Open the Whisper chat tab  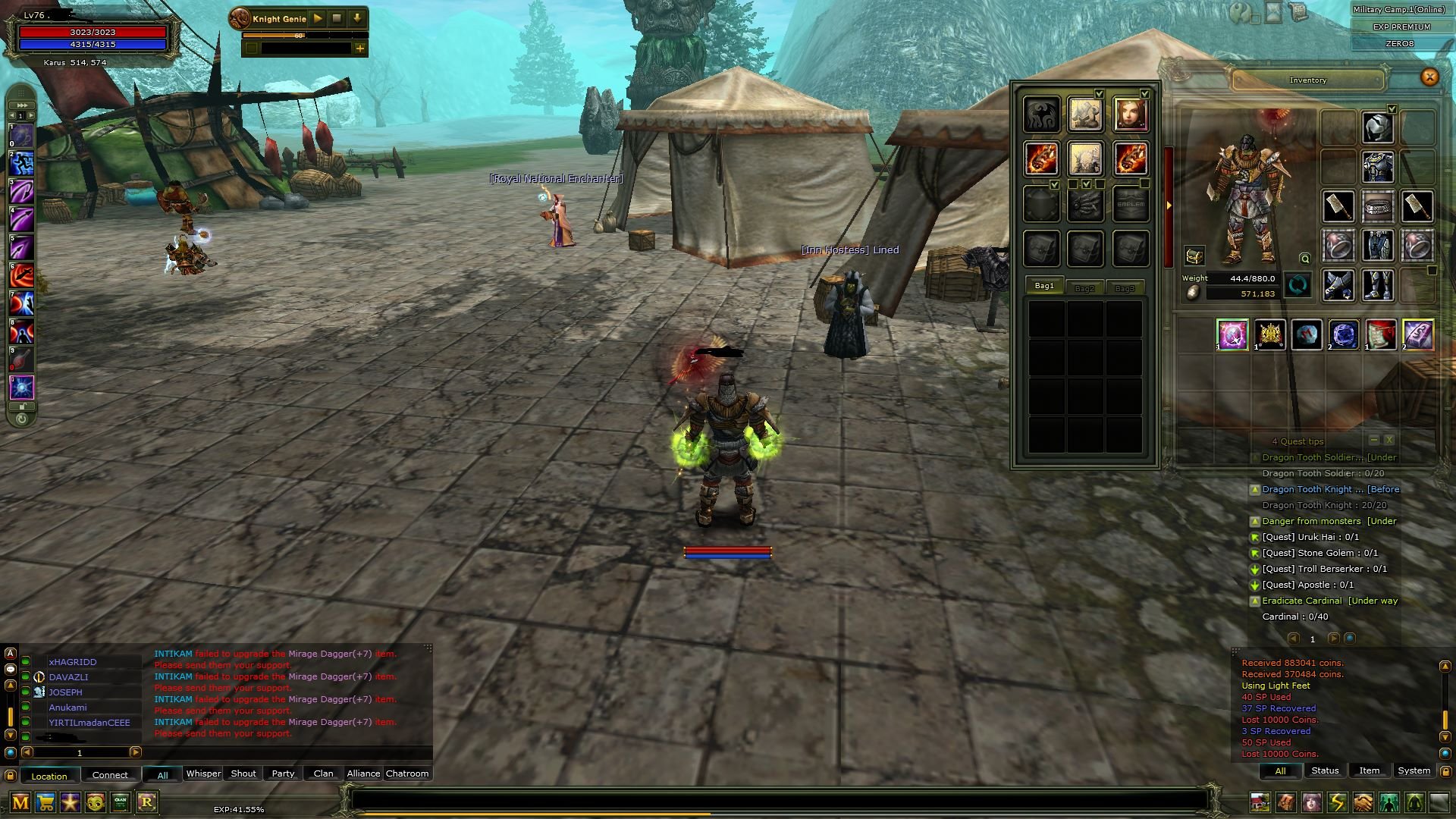tap(203, 773)
